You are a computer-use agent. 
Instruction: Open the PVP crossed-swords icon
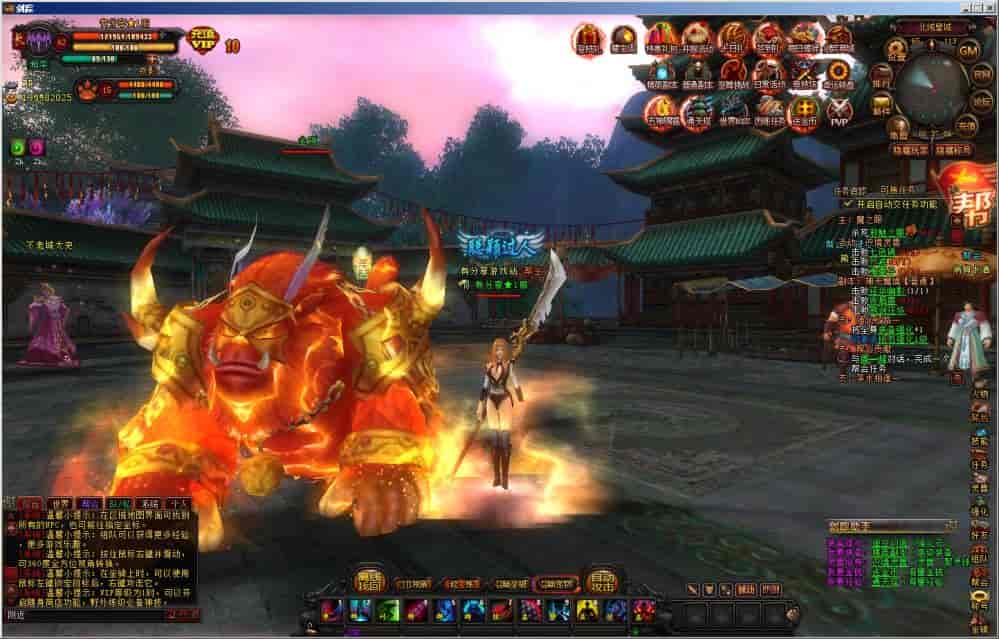[x=839, y=112]
